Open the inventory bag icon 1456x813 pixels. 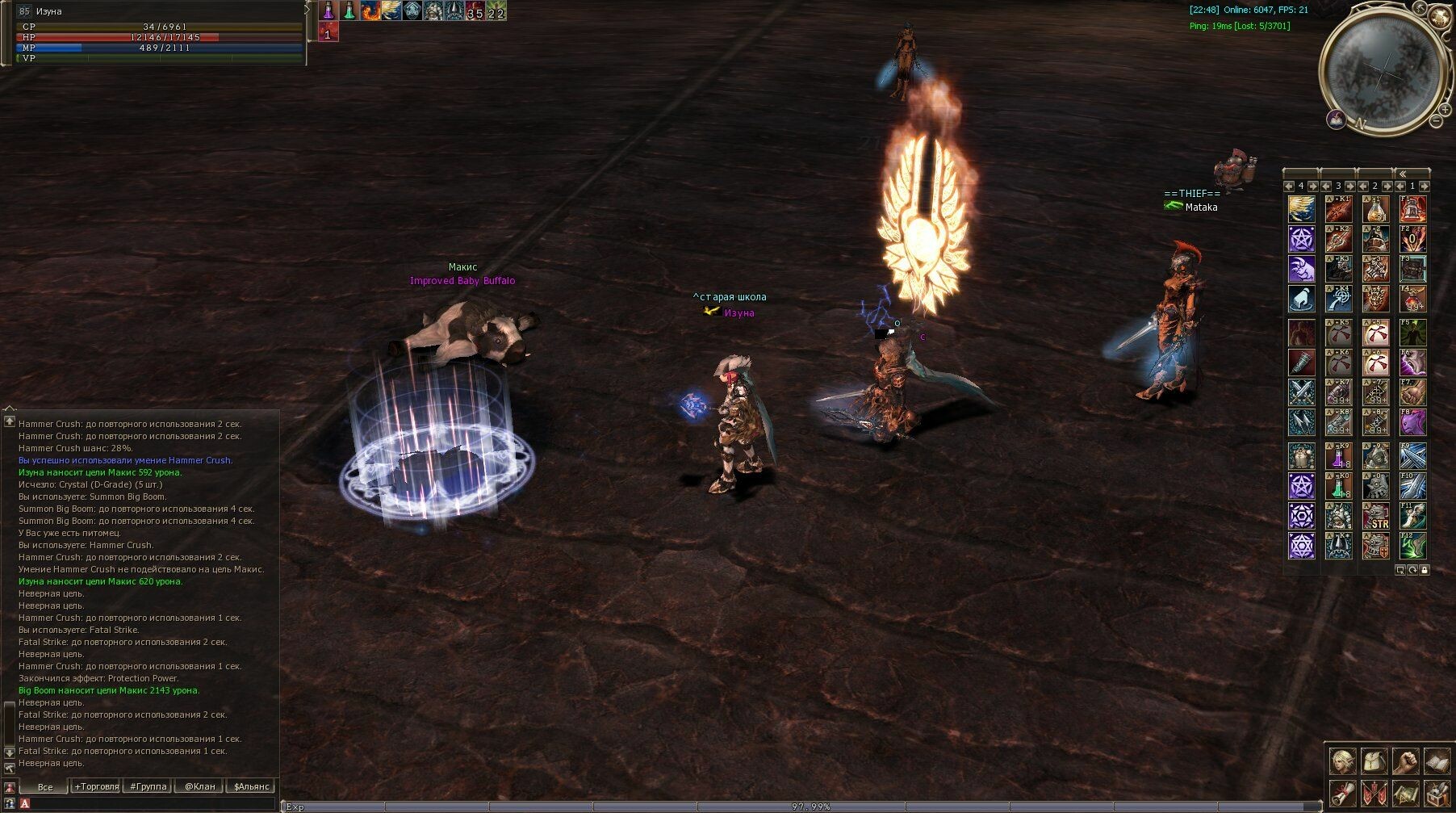pos(1374,761)
